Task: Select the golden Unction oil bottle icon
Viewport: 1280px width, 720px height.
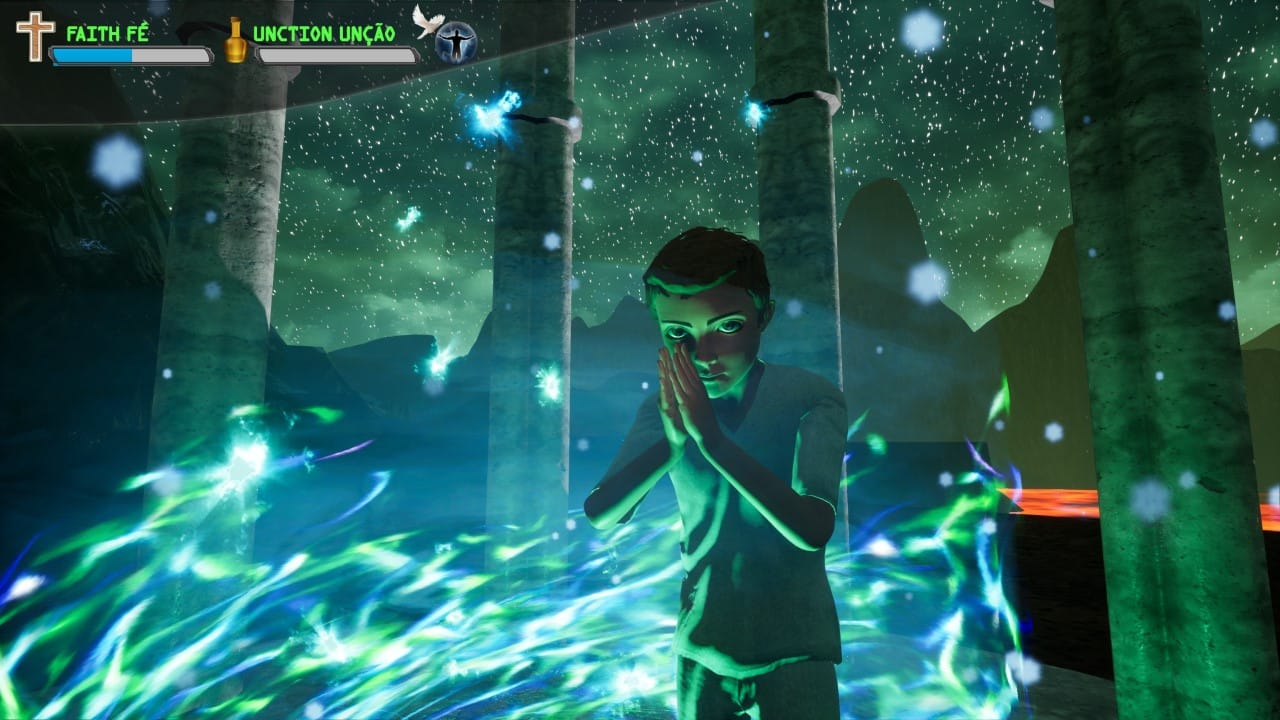Action: tap(236, 40)
